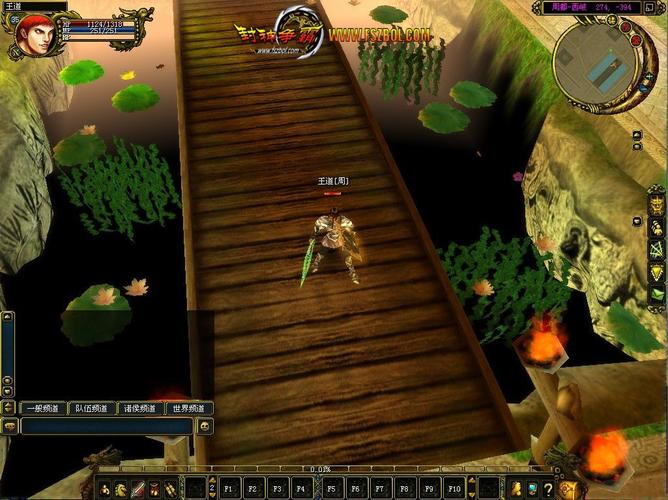Select the F5 hotkey slot
Image resolution: width=668 pixels, height=500 pixels.
331,489
